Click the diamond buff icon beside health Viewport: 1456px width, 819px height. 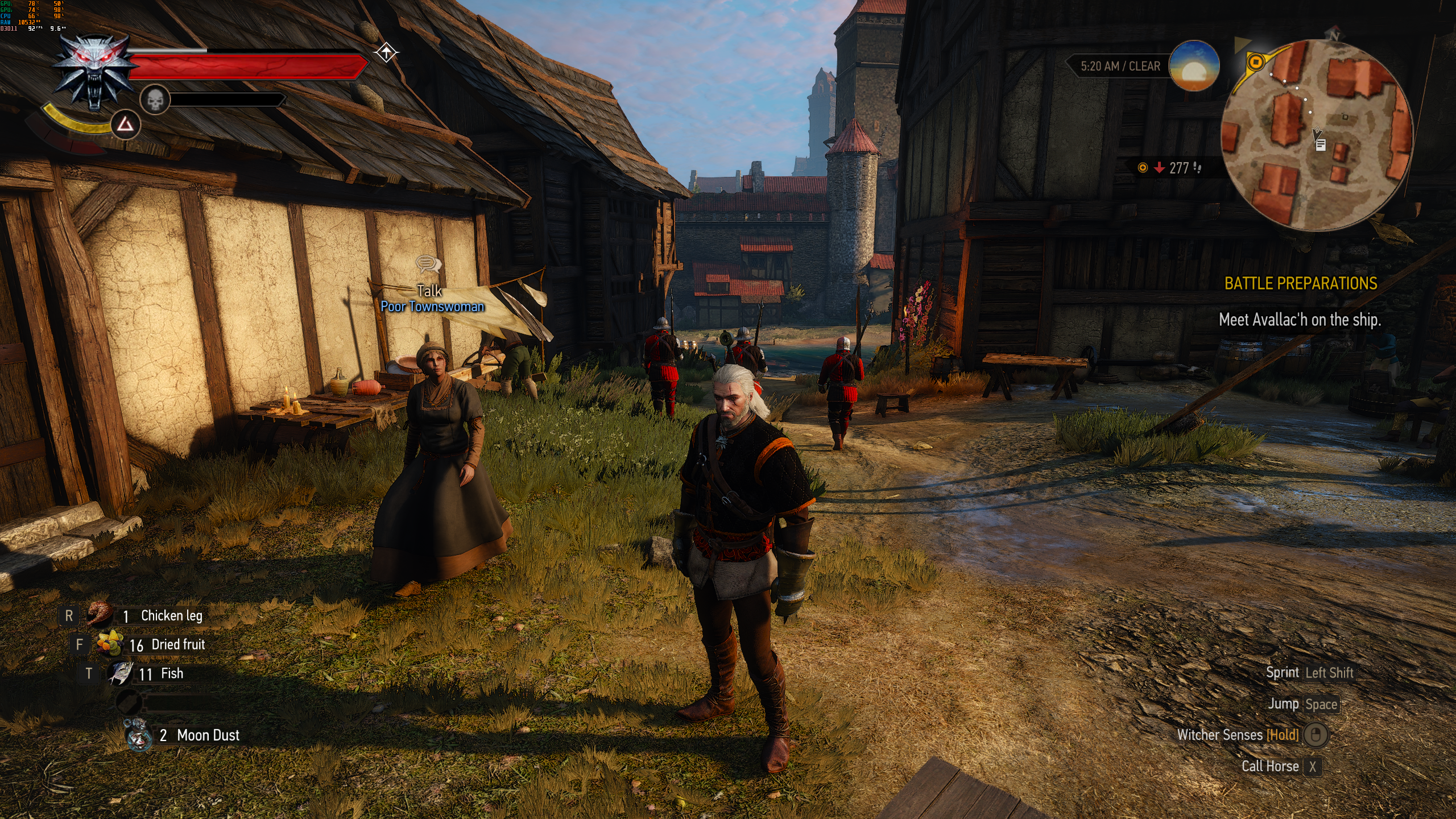386,53
